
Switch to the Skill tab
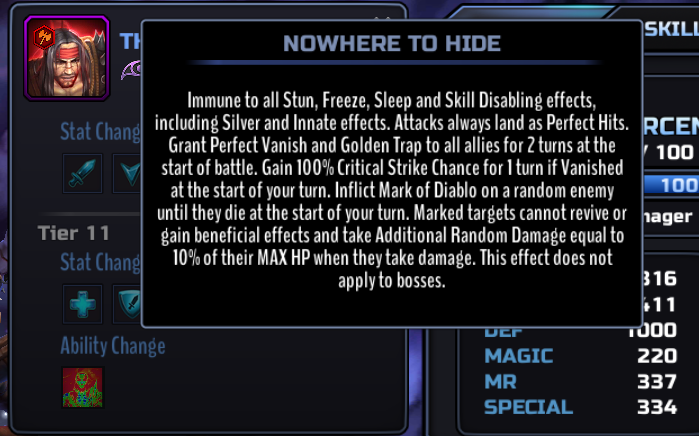[x=667, y=28]
